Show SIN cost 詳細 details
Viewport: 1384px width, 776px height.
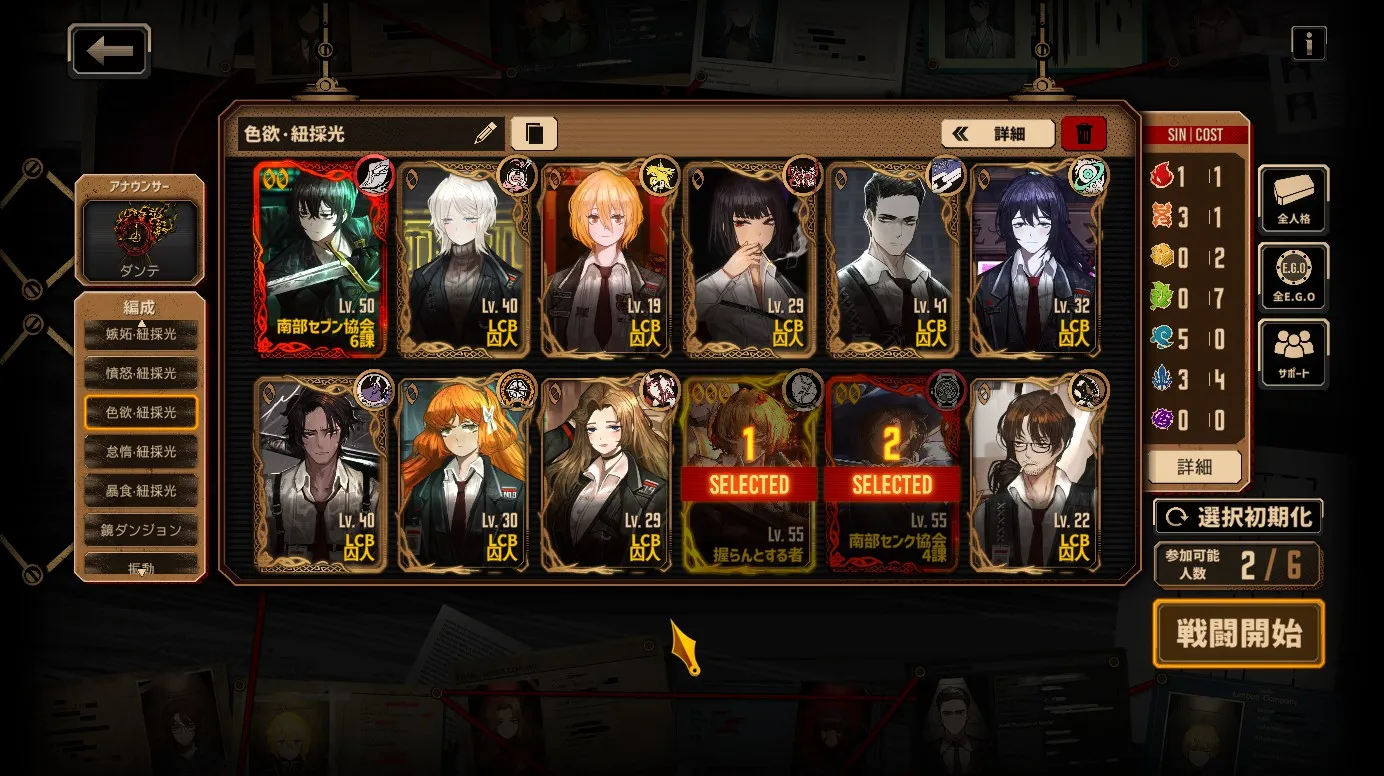coord(1195,467)
